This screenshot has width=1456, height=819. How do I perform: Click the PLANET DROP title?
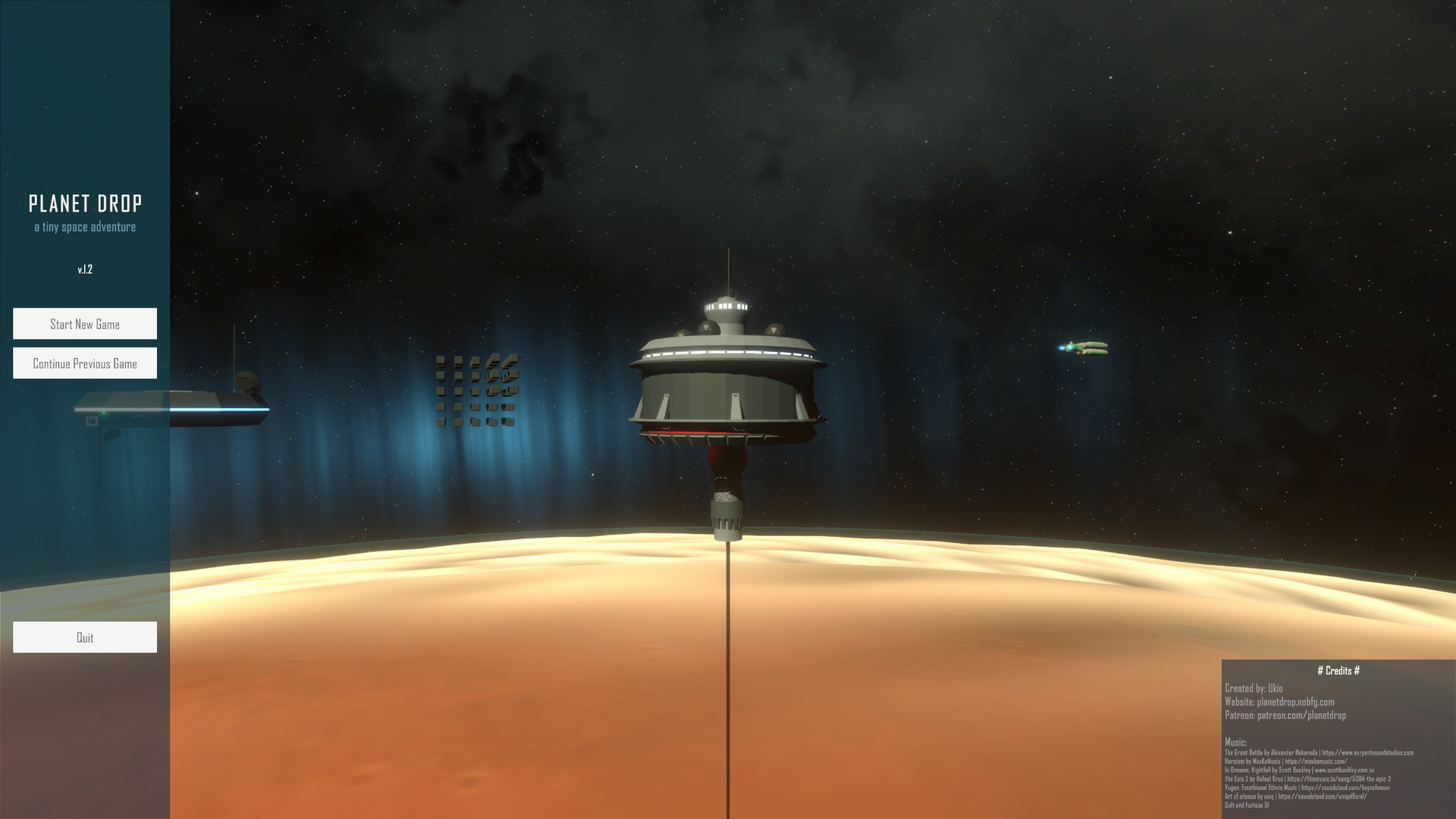coord(86,203)
